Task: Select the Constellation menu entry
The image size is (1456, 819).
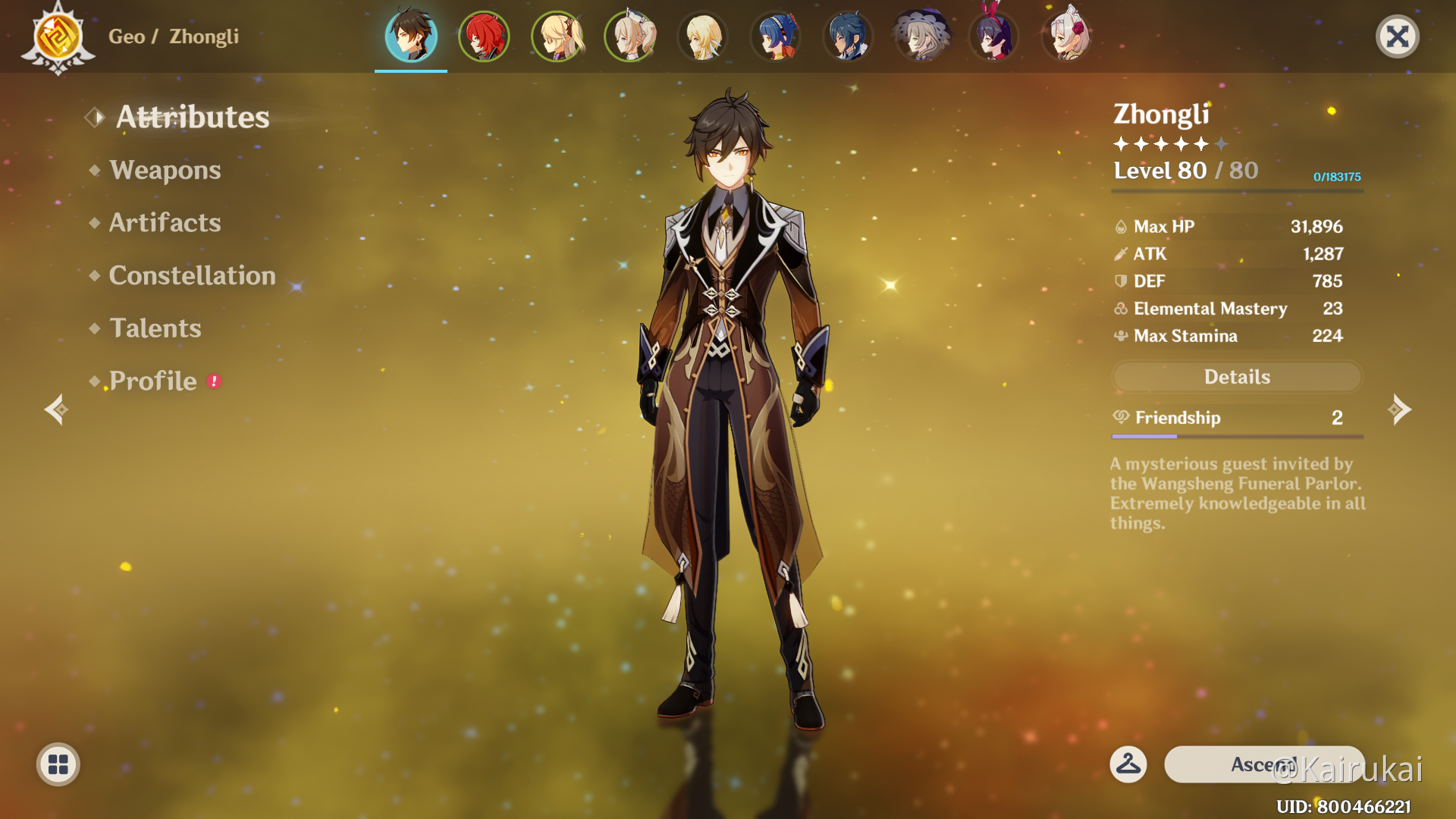Action: 192,275
